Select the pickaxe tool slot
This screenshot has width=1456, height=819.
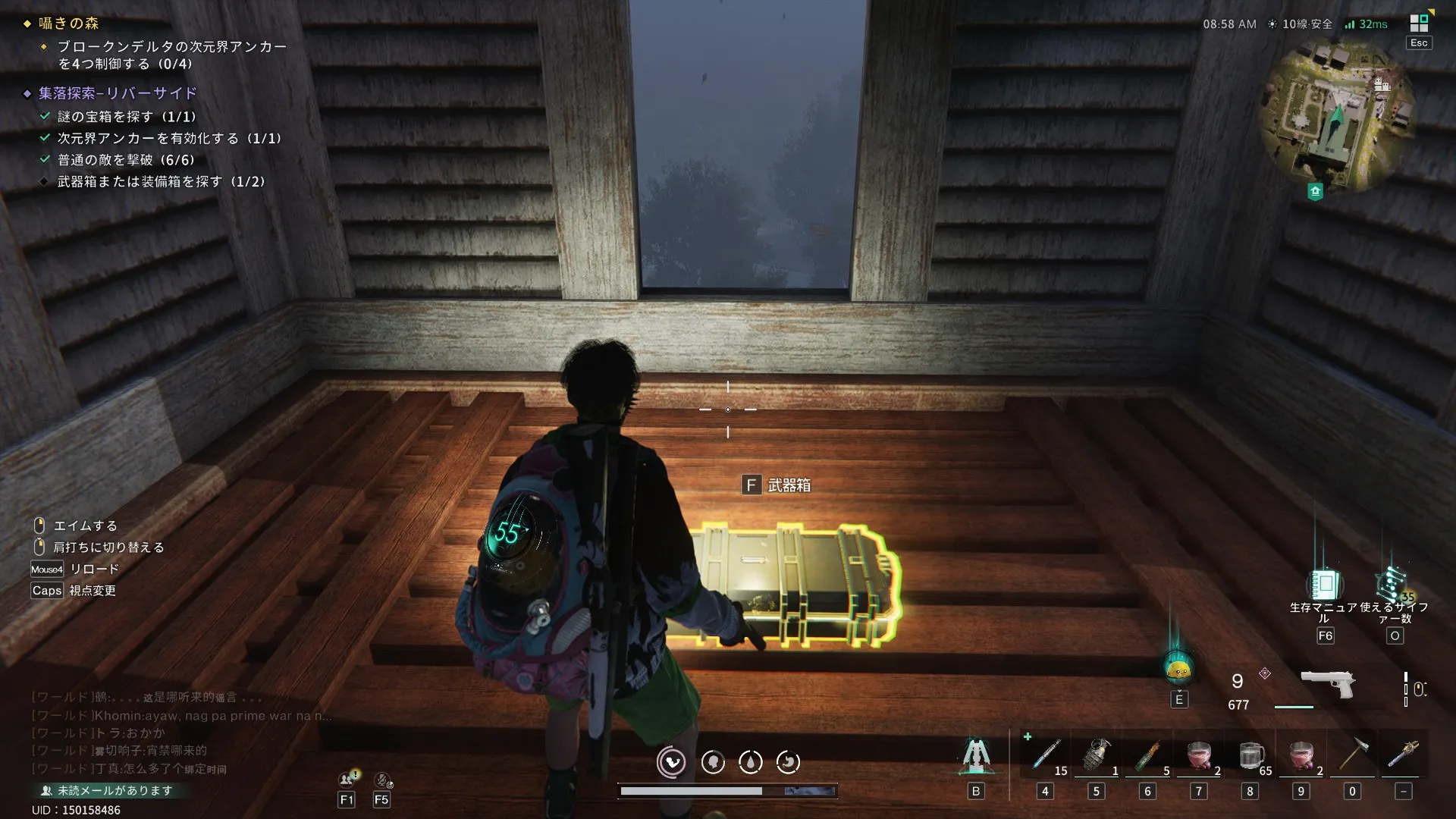[1351, 755]
